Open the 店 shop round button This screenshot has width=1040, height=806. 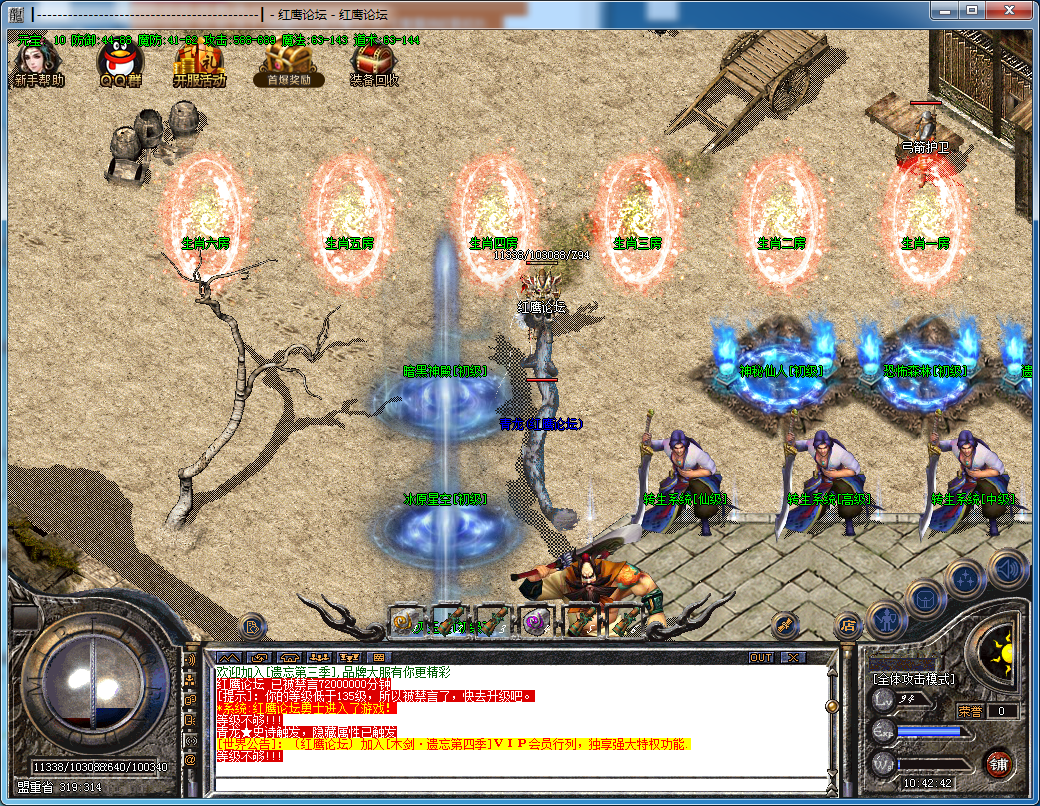point(848,627)
